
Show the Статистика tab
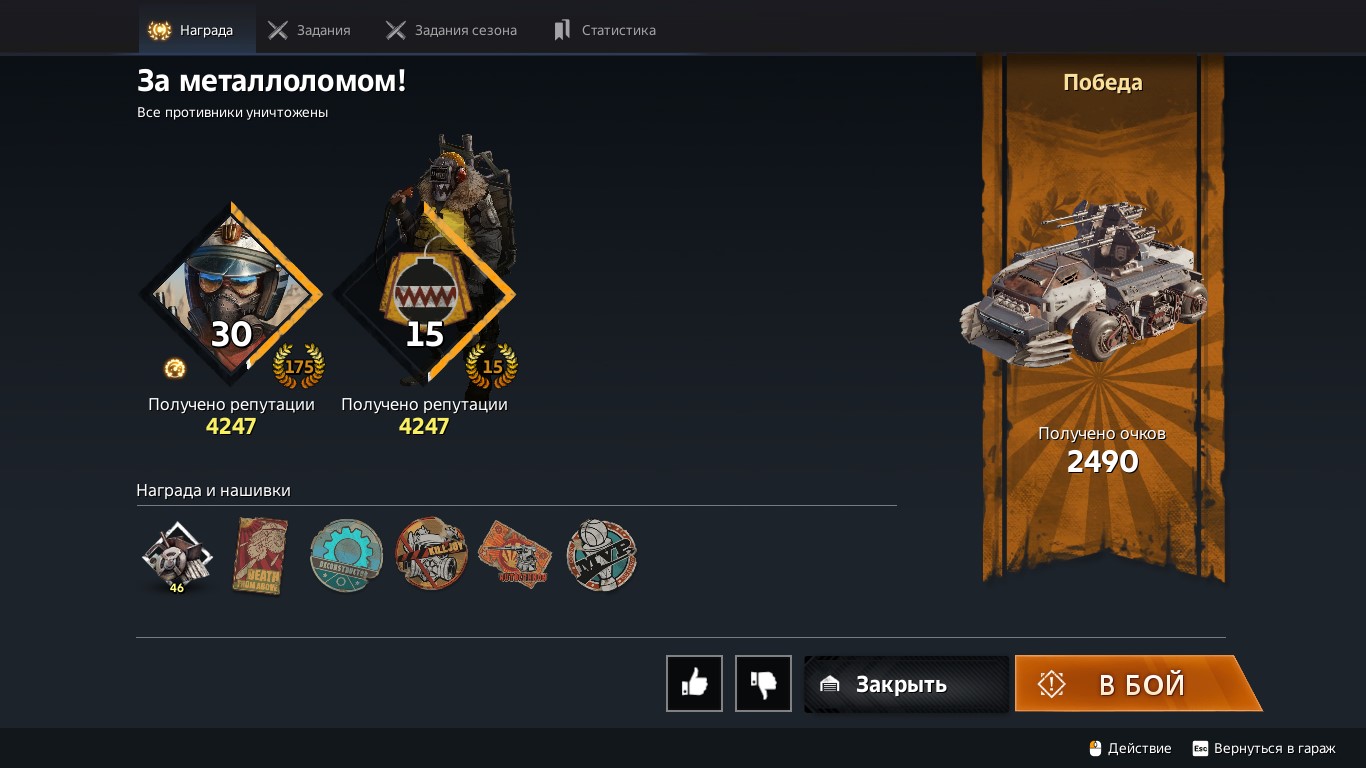coord(606,30)
